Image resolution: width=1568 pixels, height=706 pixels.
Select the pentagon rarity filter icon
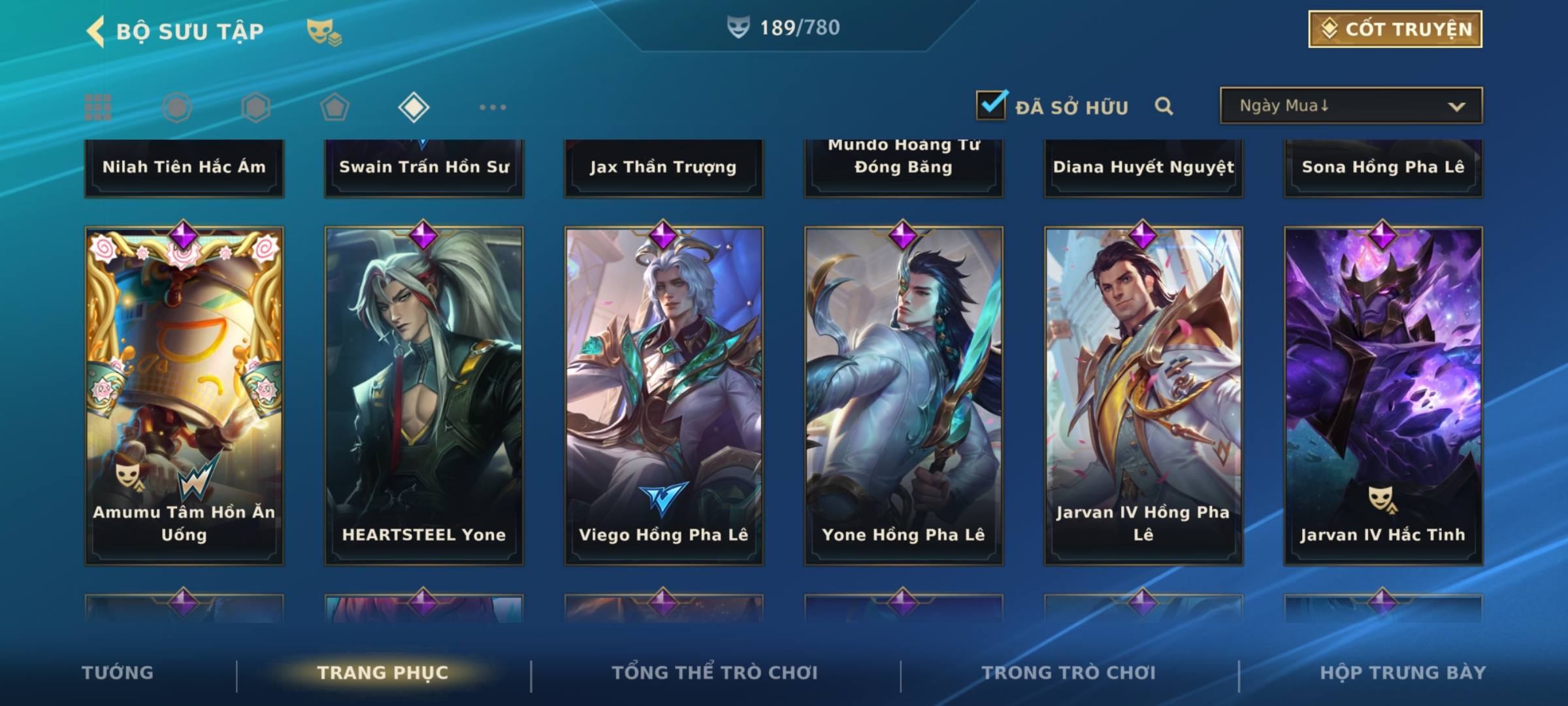click(335, 107)
